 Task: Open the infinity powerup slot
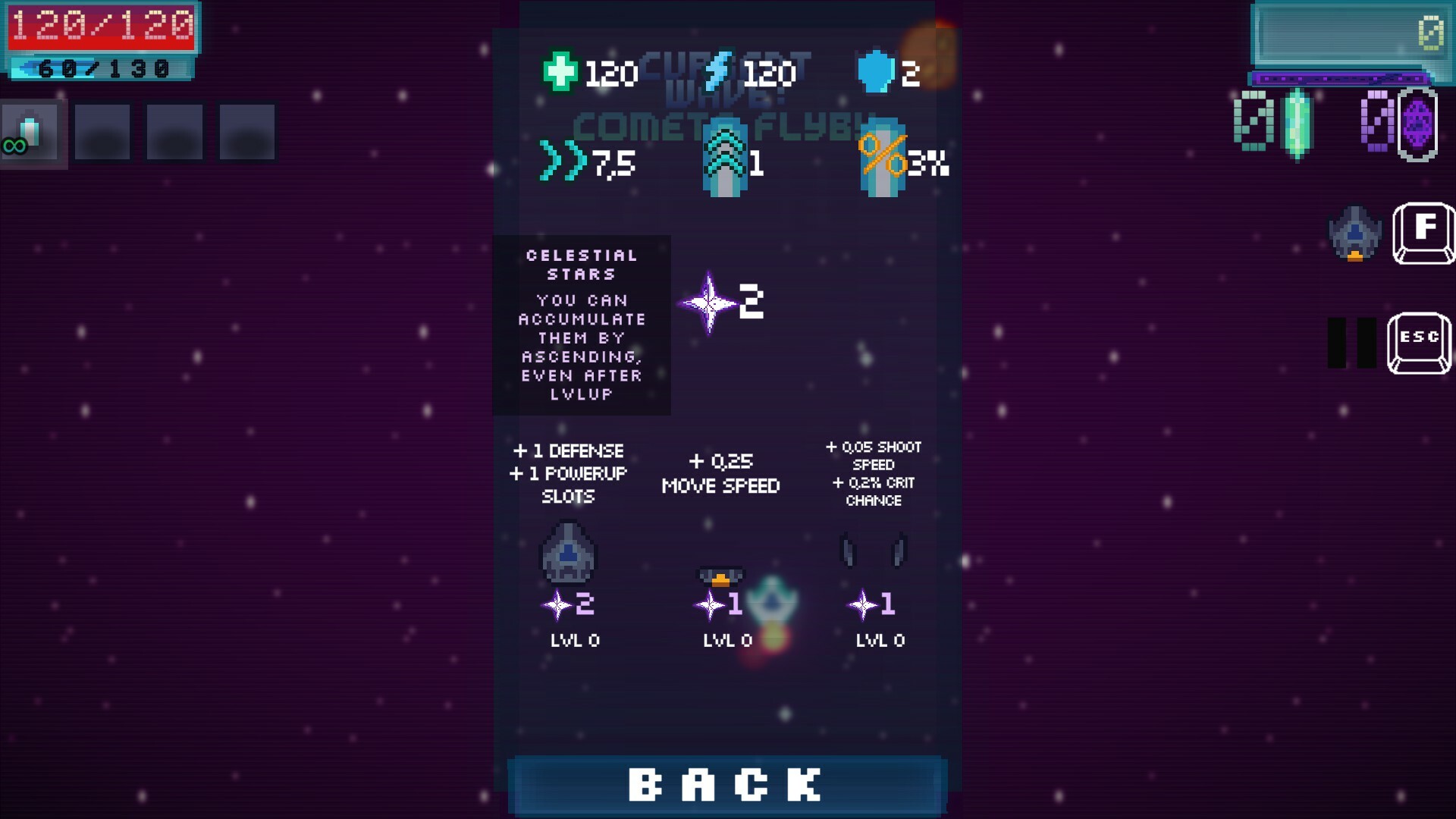click(32, 133)
